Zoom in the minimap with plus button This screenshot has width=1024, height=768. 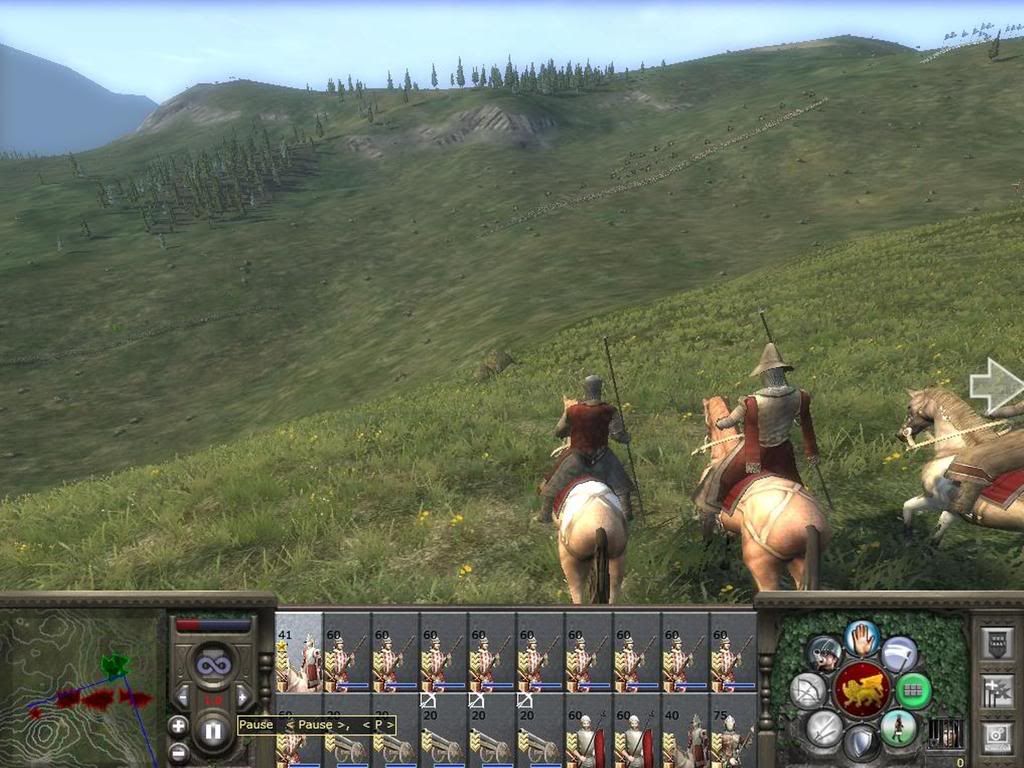(178, 726)
